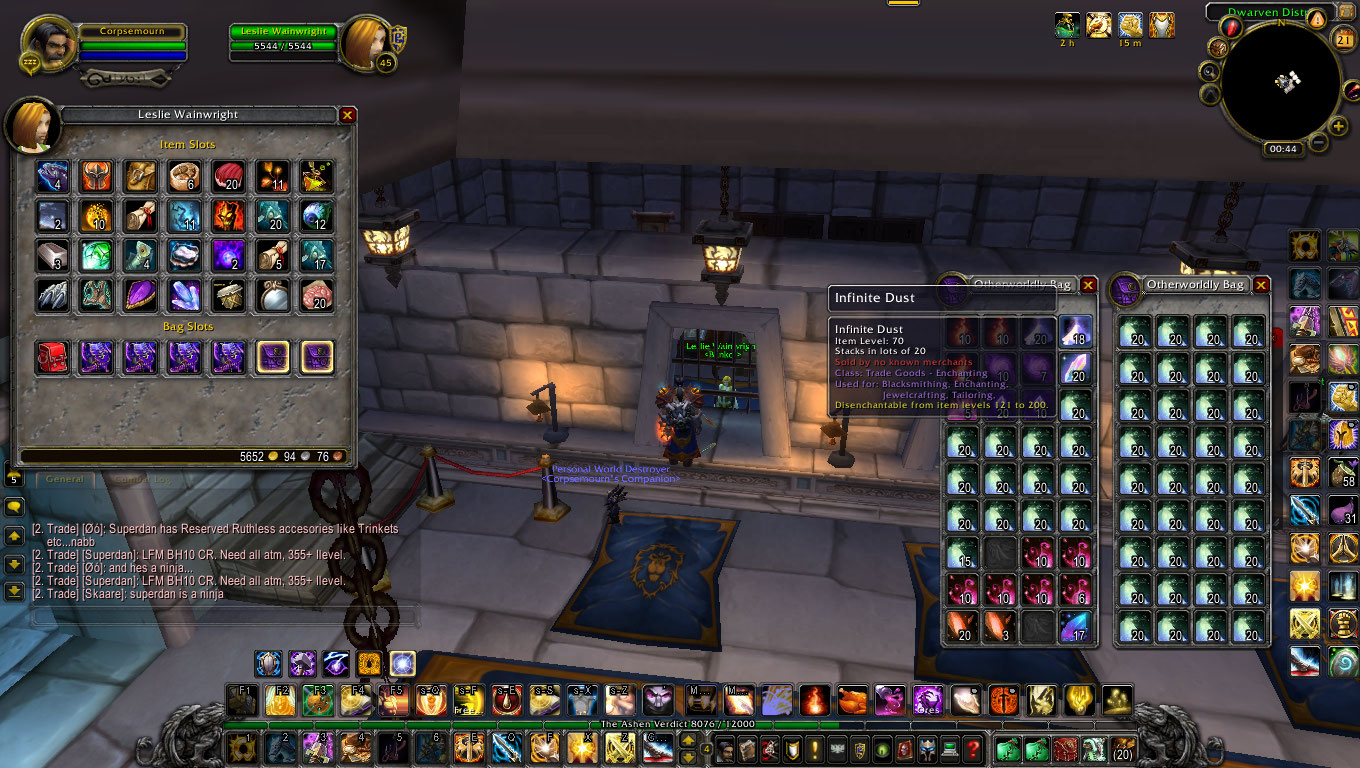Zoom out the minimap with the minus button
The image size is (1360, 768).
[1318, 143]
